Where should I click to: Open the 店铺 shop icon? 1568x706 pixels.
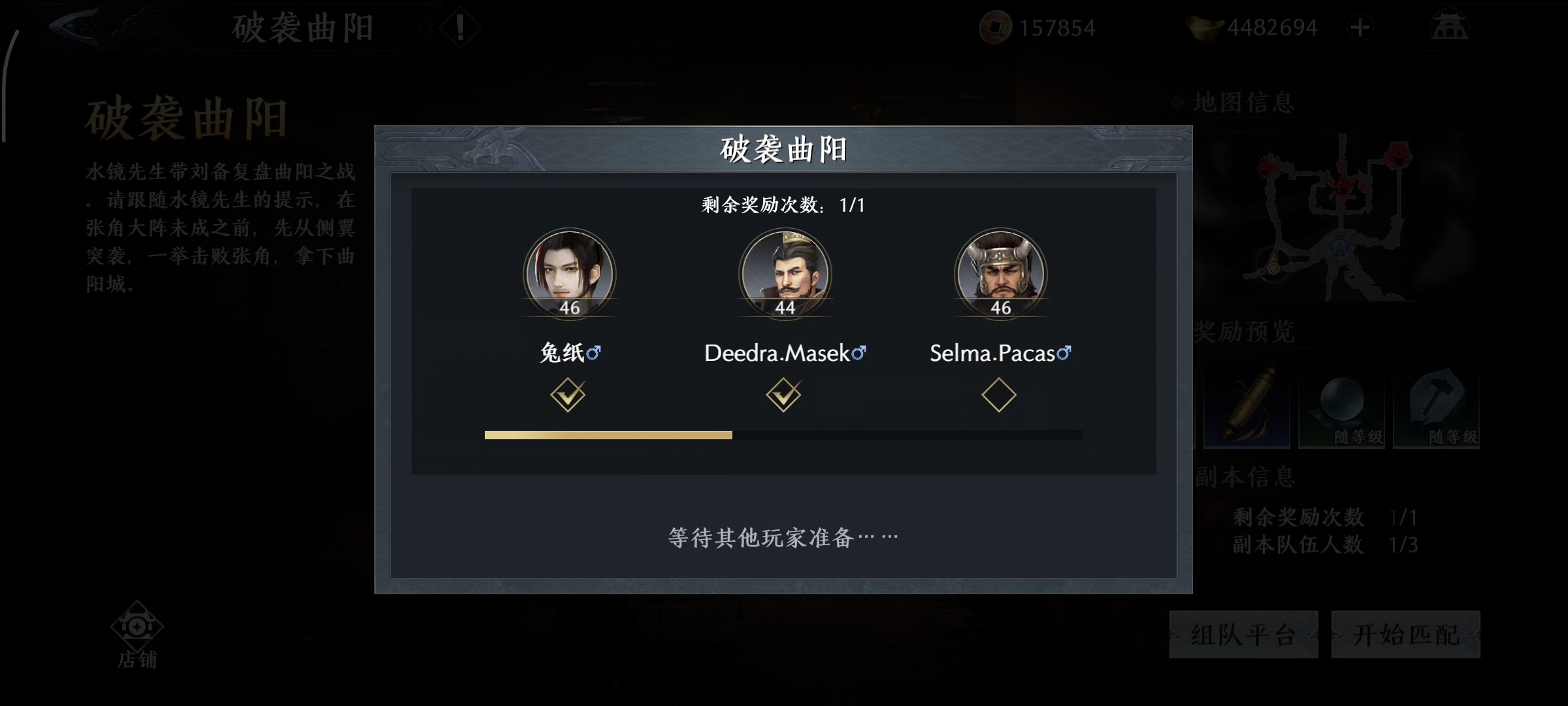136,628
